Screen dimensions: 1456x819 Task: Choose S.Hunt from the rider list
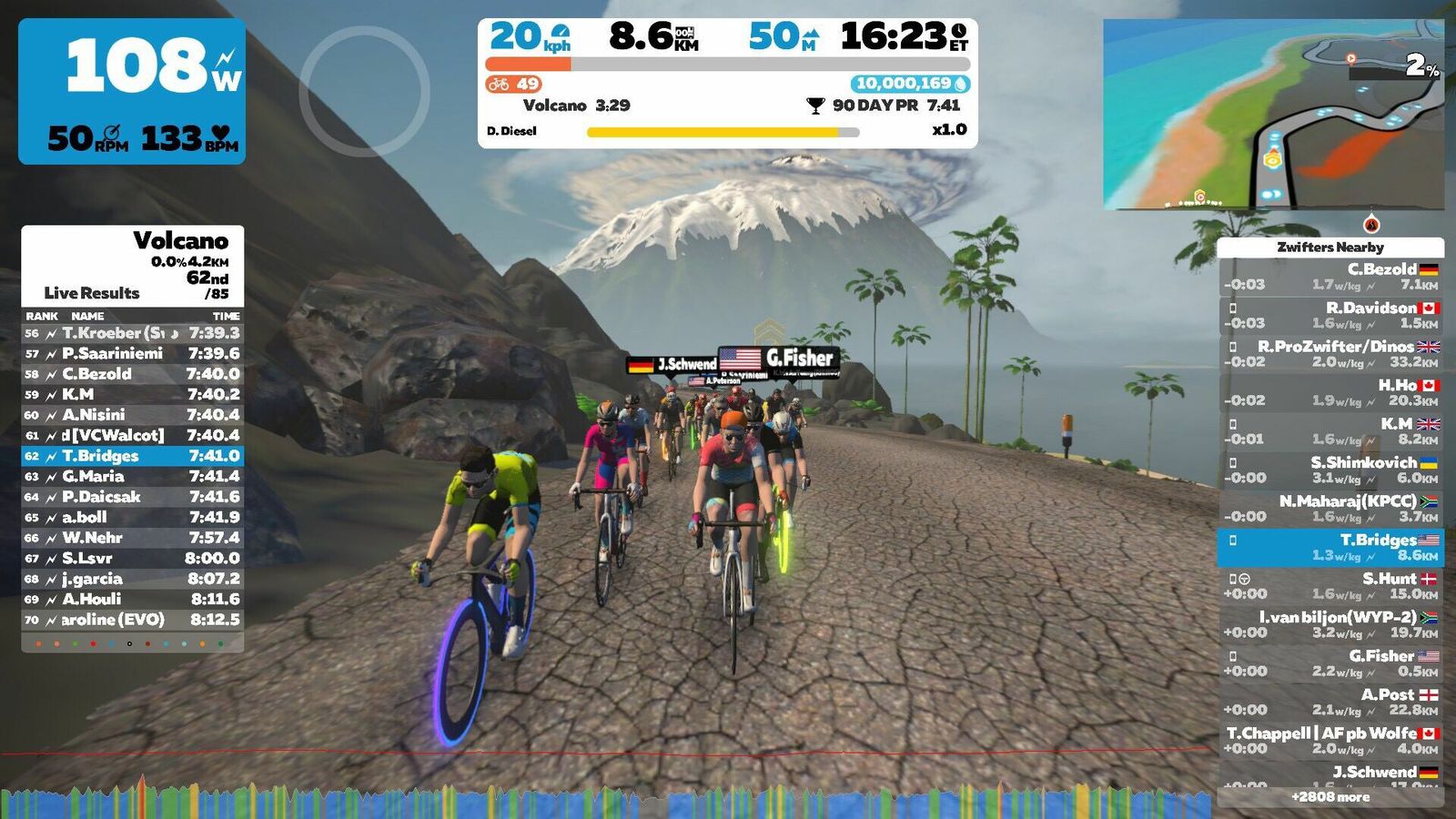(1330, 586)
